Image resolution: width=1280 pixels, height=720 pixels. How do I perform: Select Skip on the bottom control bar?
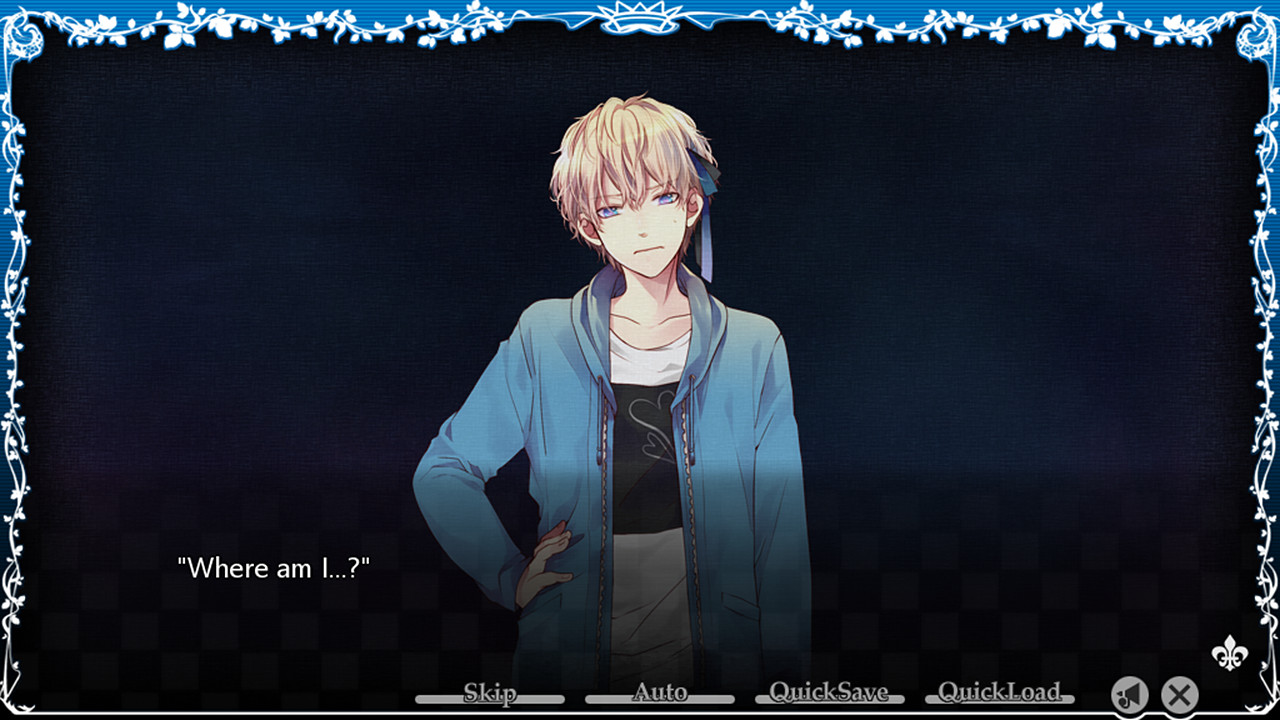click(490, 692)
